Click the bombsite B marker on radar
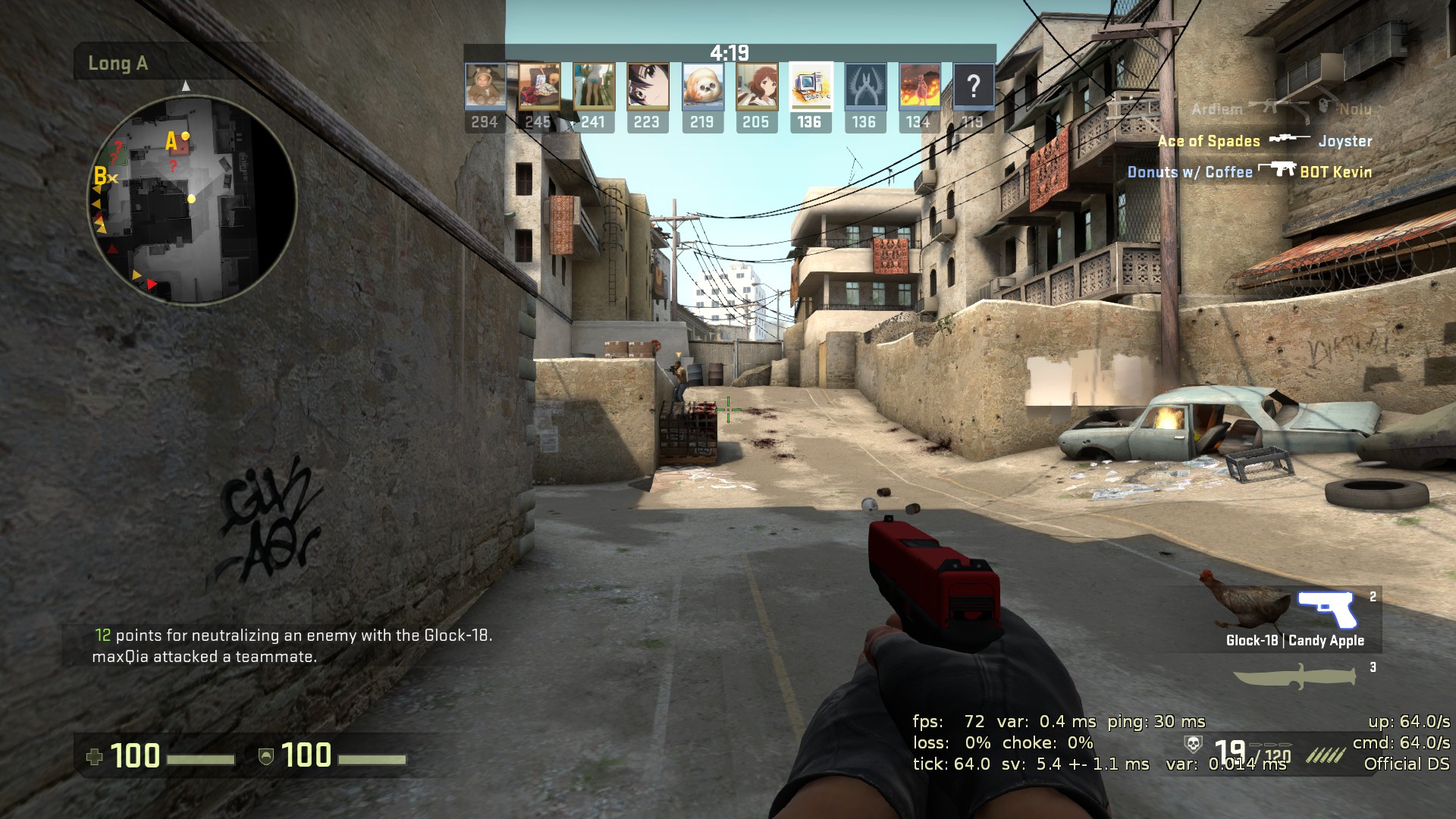Image resolution: width=1456 pixels, height=819 pixels. click(100, 176)
